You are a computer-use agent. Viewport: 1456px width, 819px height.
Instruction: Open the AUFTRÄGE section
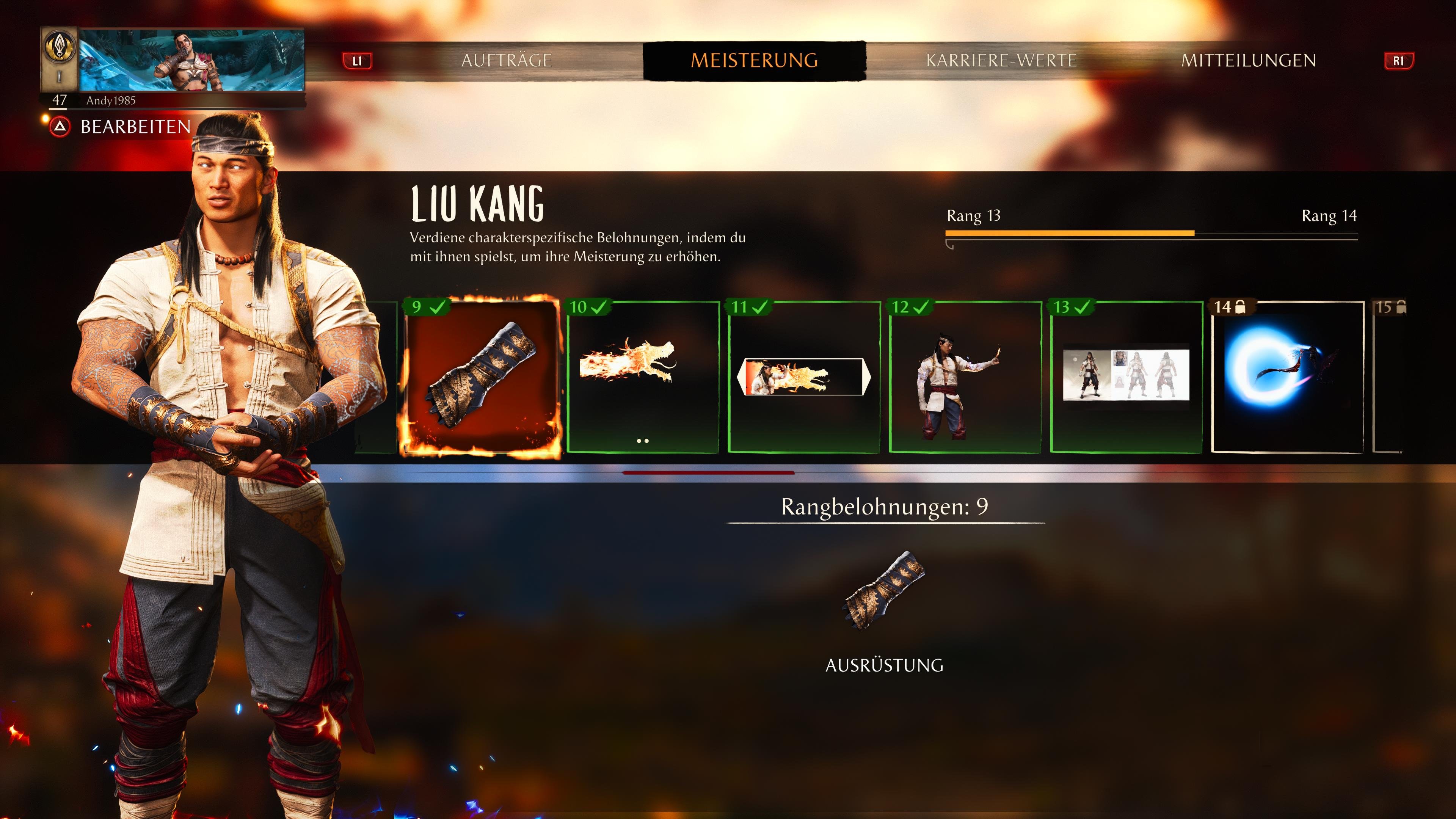(x=507, y=60)
